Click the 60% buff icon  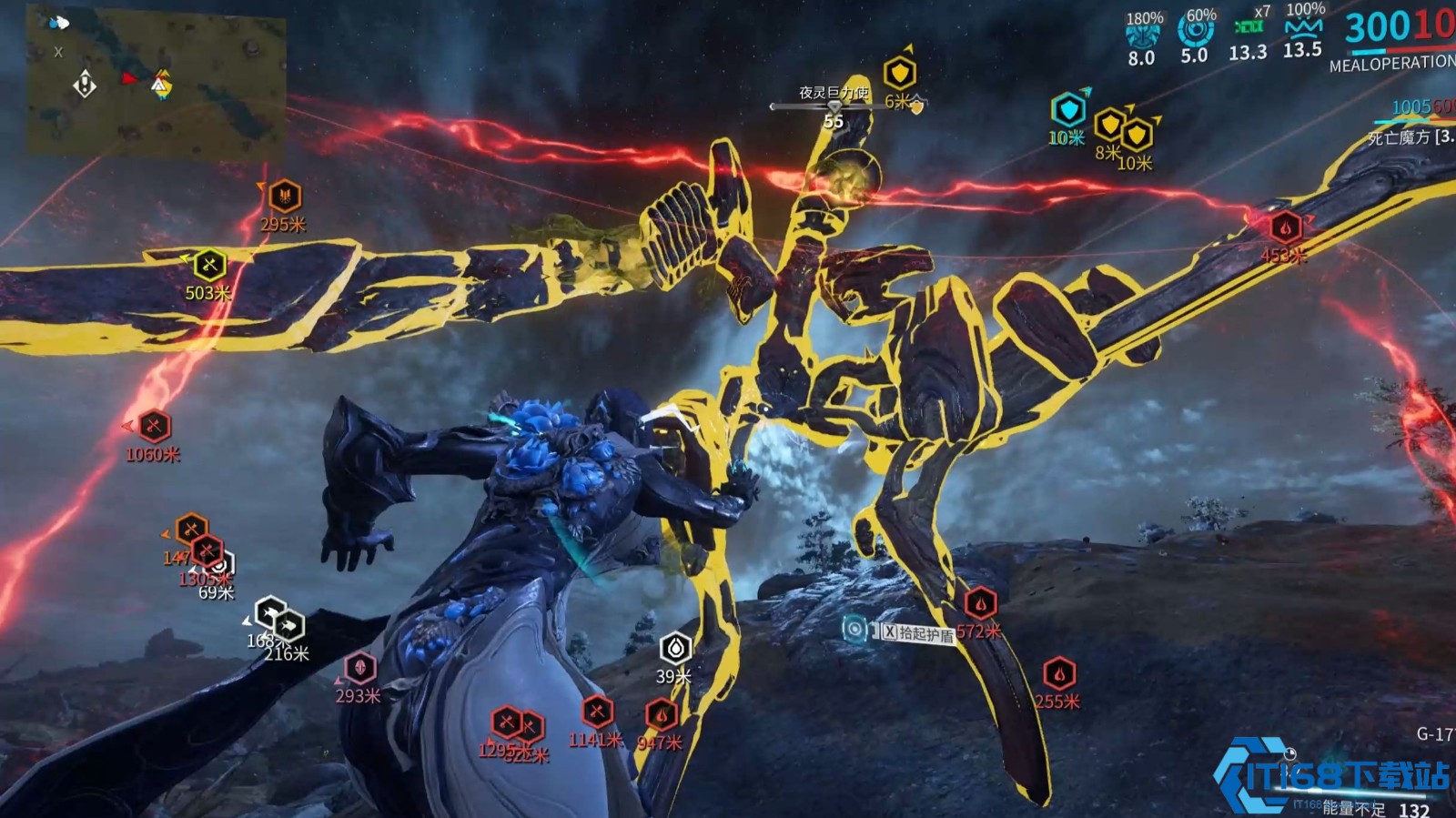click(1196, 32)
